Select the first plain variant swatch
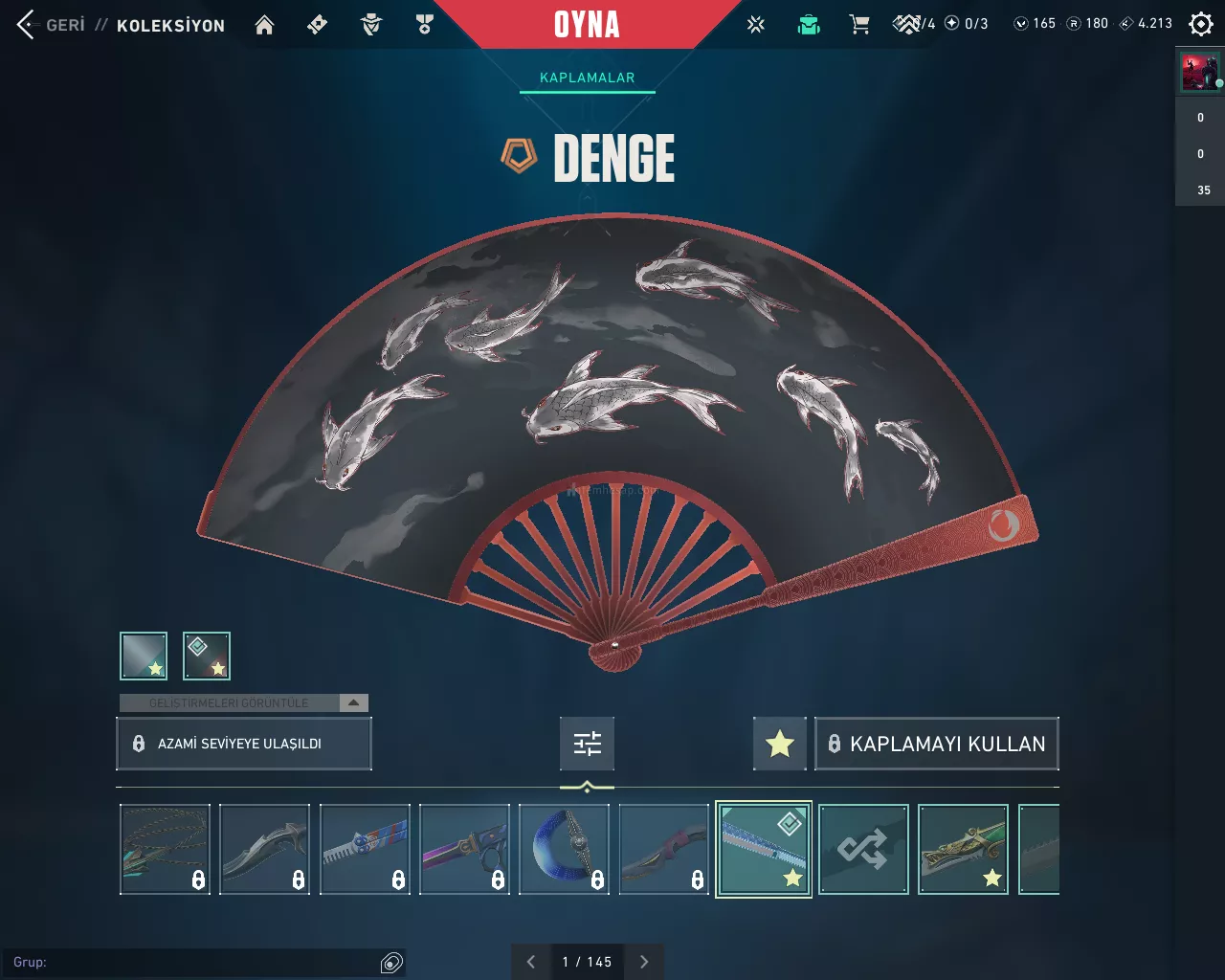 click(144, 656)
